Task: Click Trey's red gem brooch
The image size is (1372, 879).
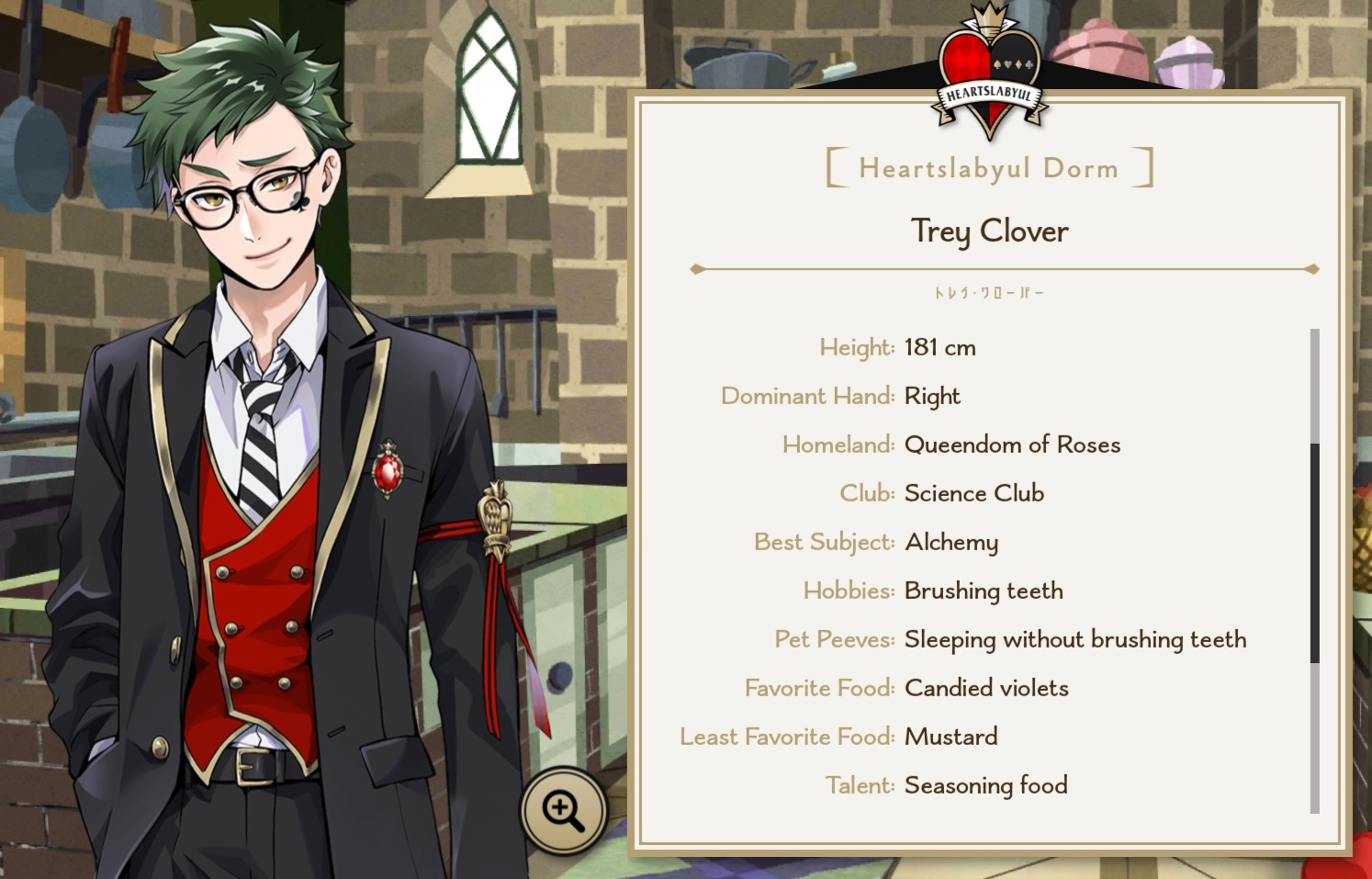Action: pos(388,471)
